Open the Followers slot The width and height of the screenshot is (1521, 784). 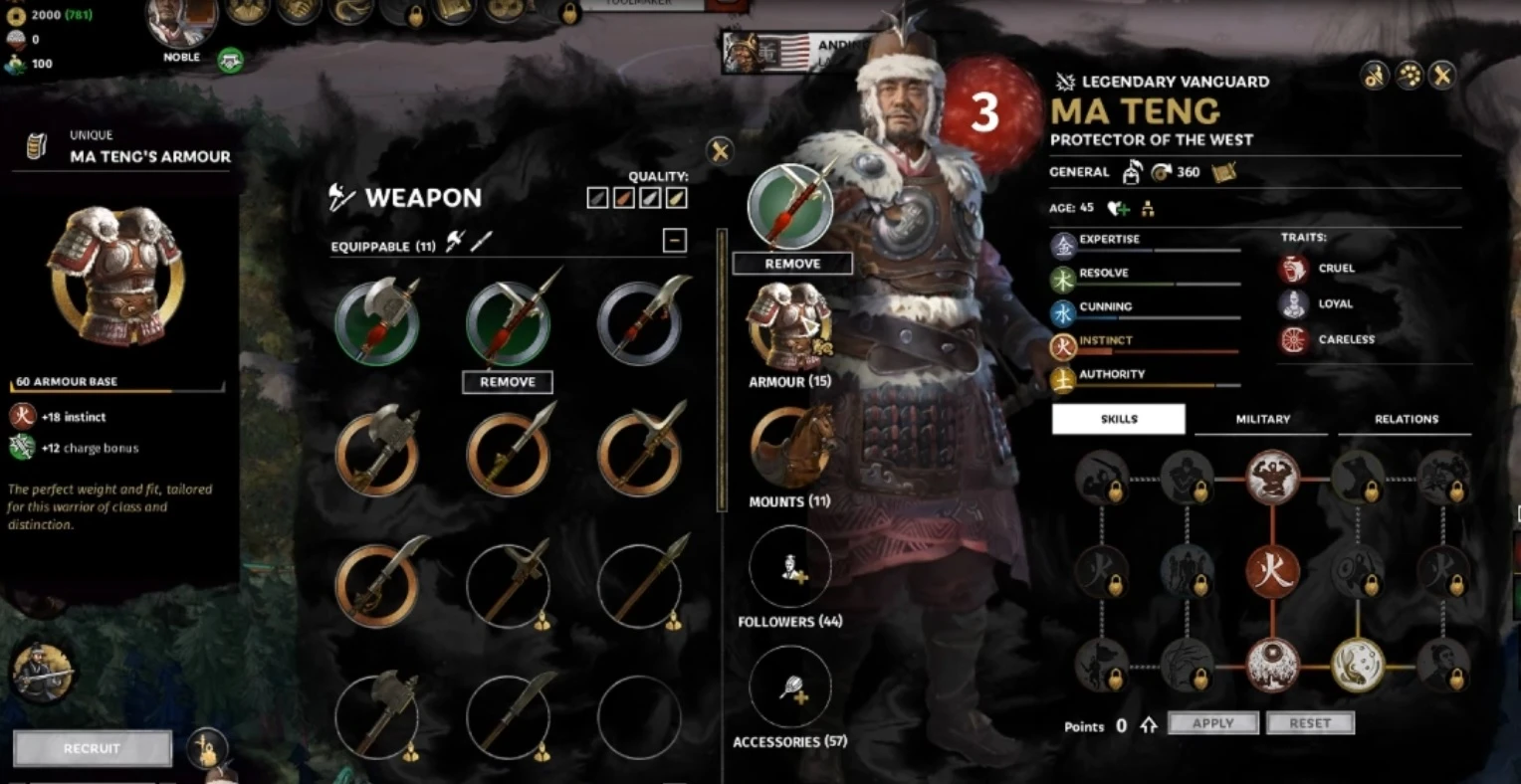pyautogui.click(x=790, y=568)
